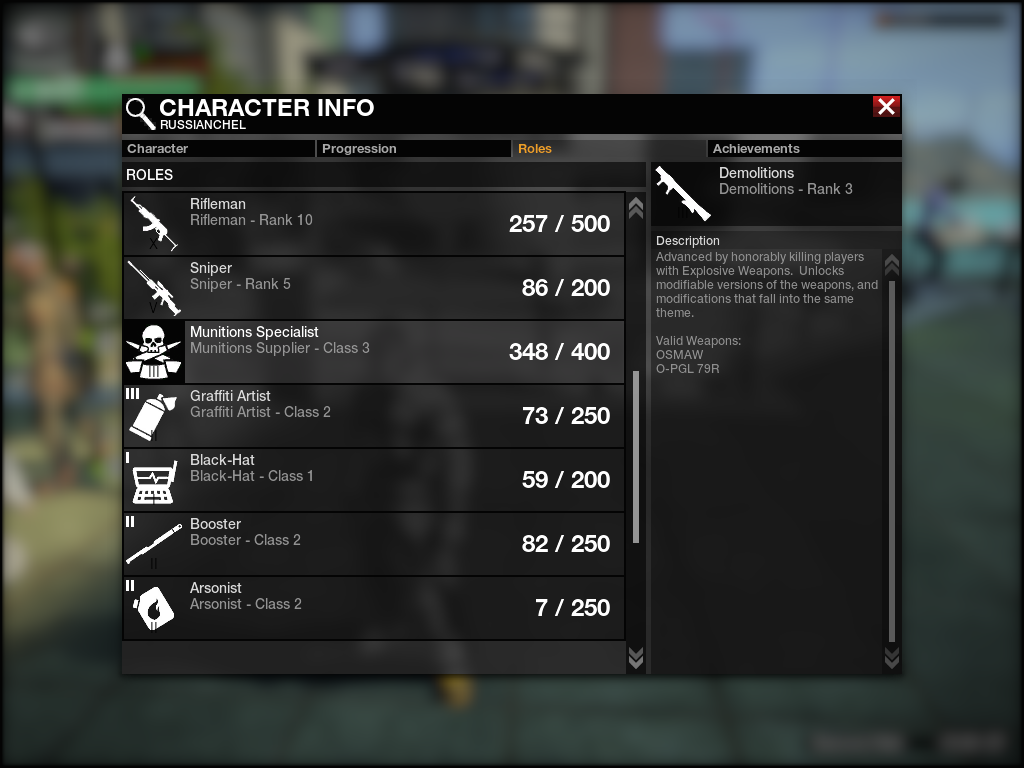Click the roles list scroll-up arrow
1024x768 pixels.
pyautogui.click(x=635, y=207)
